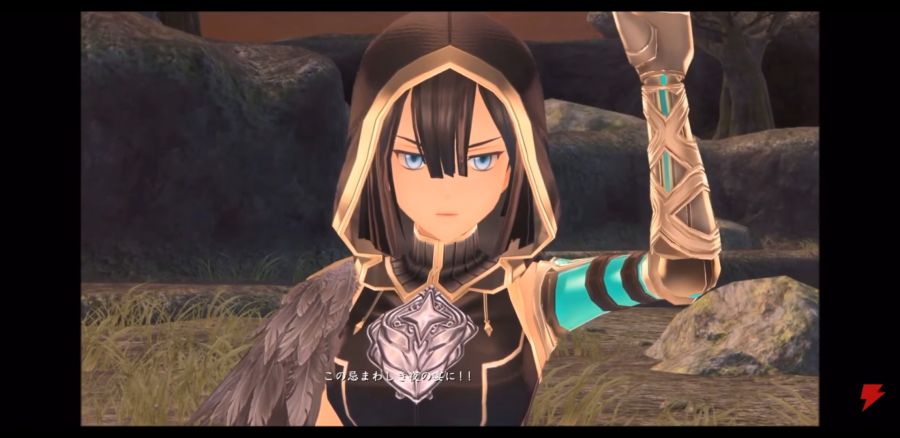Click the red lightning bolt overlay icon
The height and width of the screenshot is (438, 900).
(x=872, y=397)
